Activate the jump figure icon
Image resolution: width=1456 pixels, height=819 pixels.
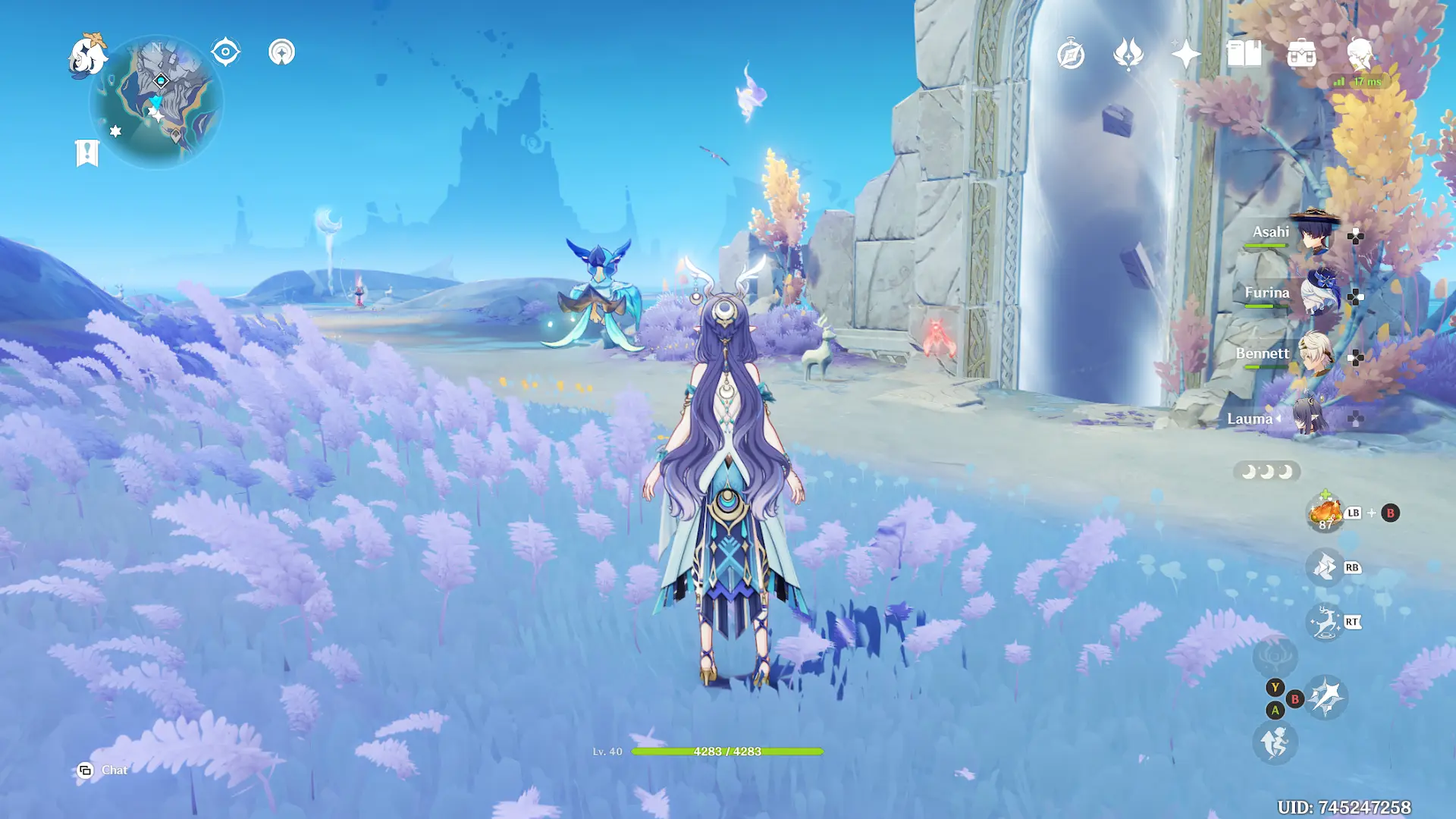(x=1275, y=742)
